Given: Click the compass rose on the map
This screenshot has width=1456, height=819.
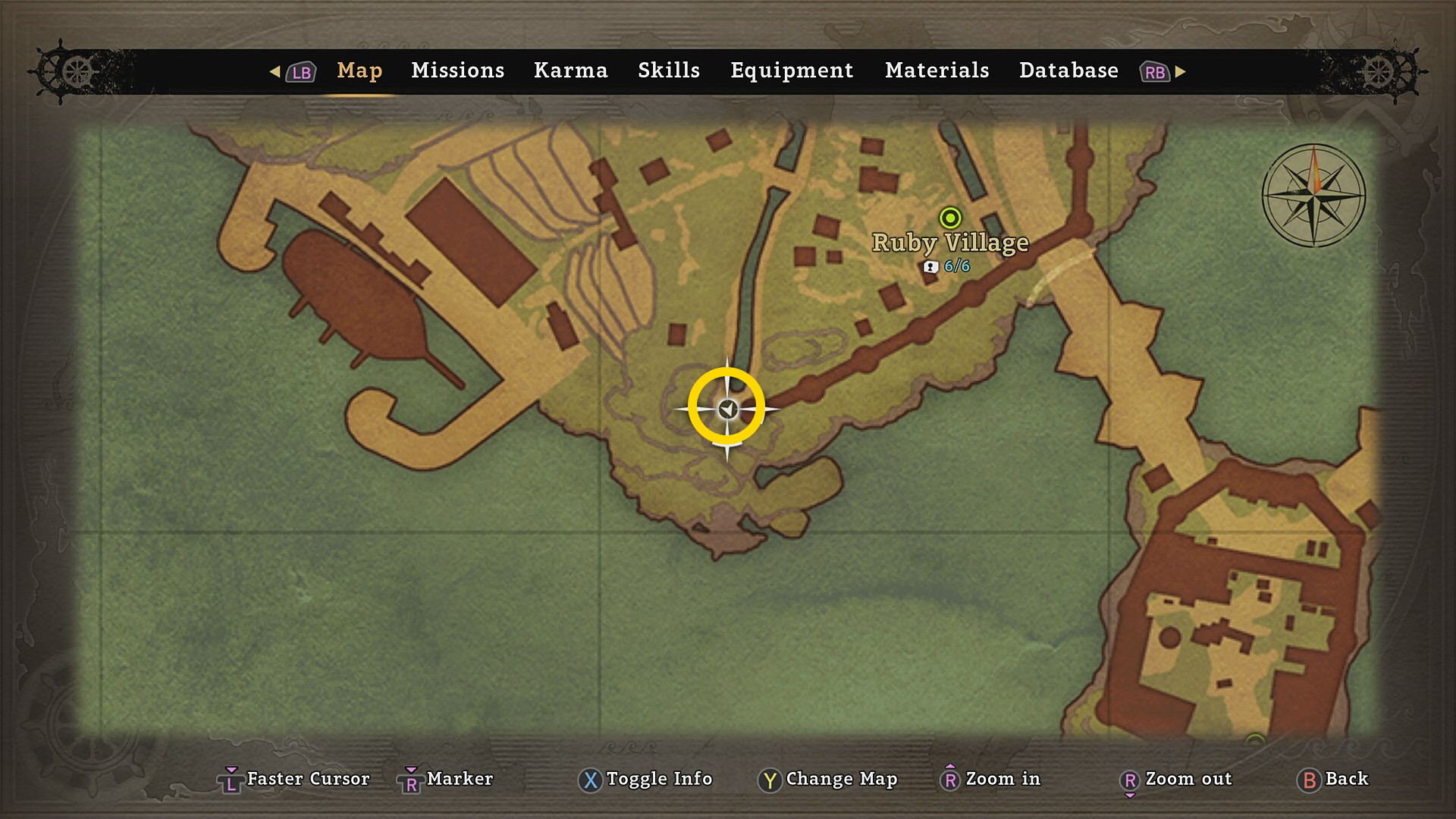Looking at the screenshot, I should (x=1313, y=196).
